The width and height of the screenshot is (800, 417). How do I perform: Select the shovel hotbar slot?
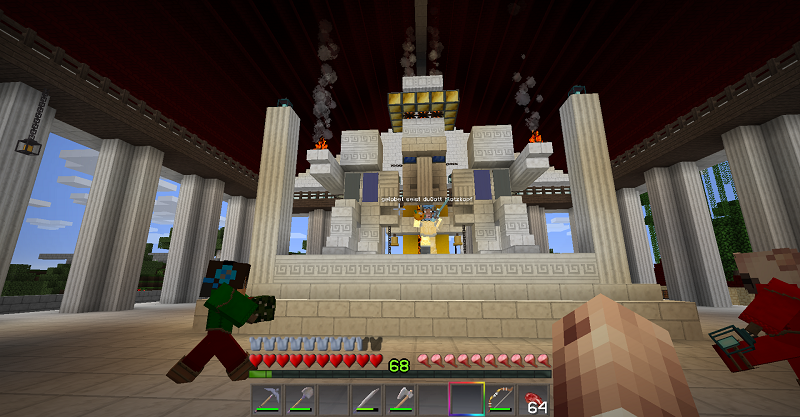301,398
